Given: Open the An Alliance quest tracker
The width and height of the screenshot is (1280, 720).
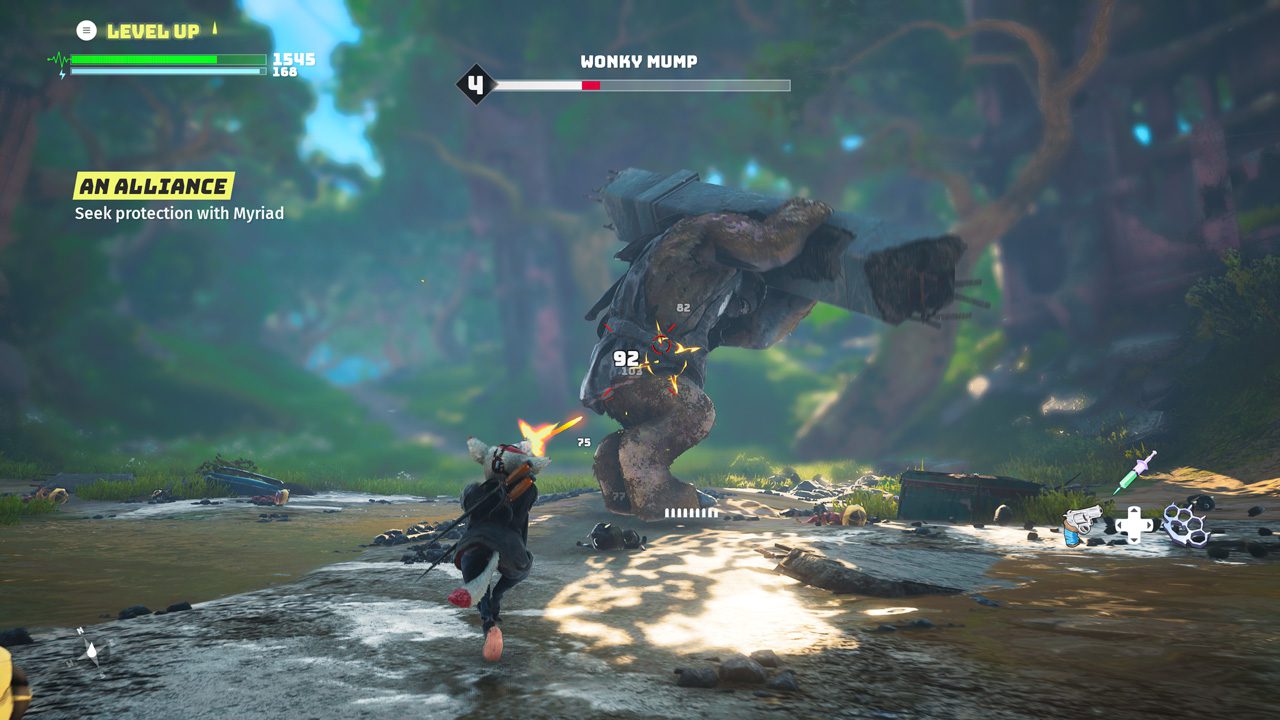Looking at the screenshot, I should [x=153, y=186].
